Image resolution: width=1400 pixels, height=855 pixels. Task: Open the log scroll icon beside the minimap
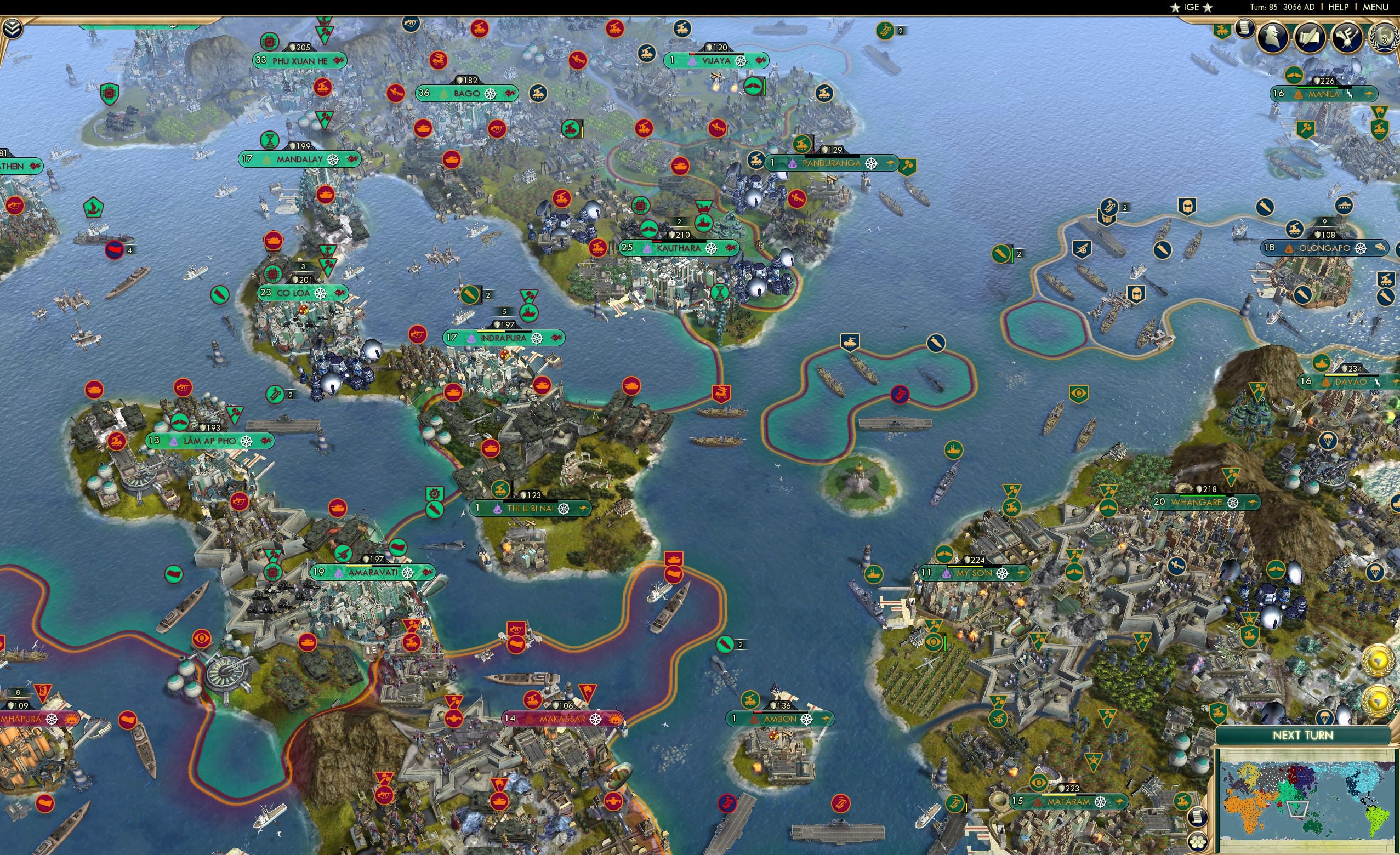pyautogui.click(x=1198, y=819)
